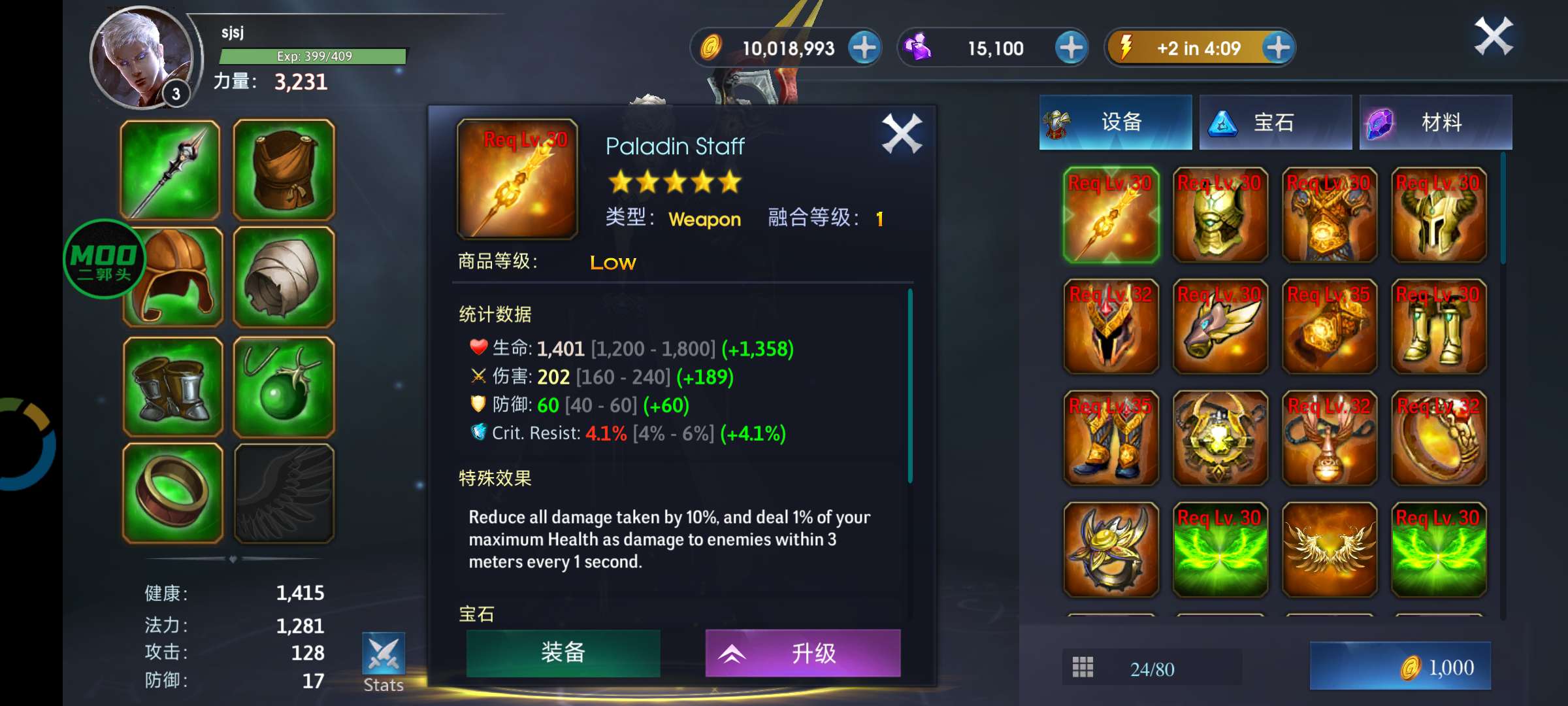
Task: Close the inventory screen
Action: tap(1494, 37)
